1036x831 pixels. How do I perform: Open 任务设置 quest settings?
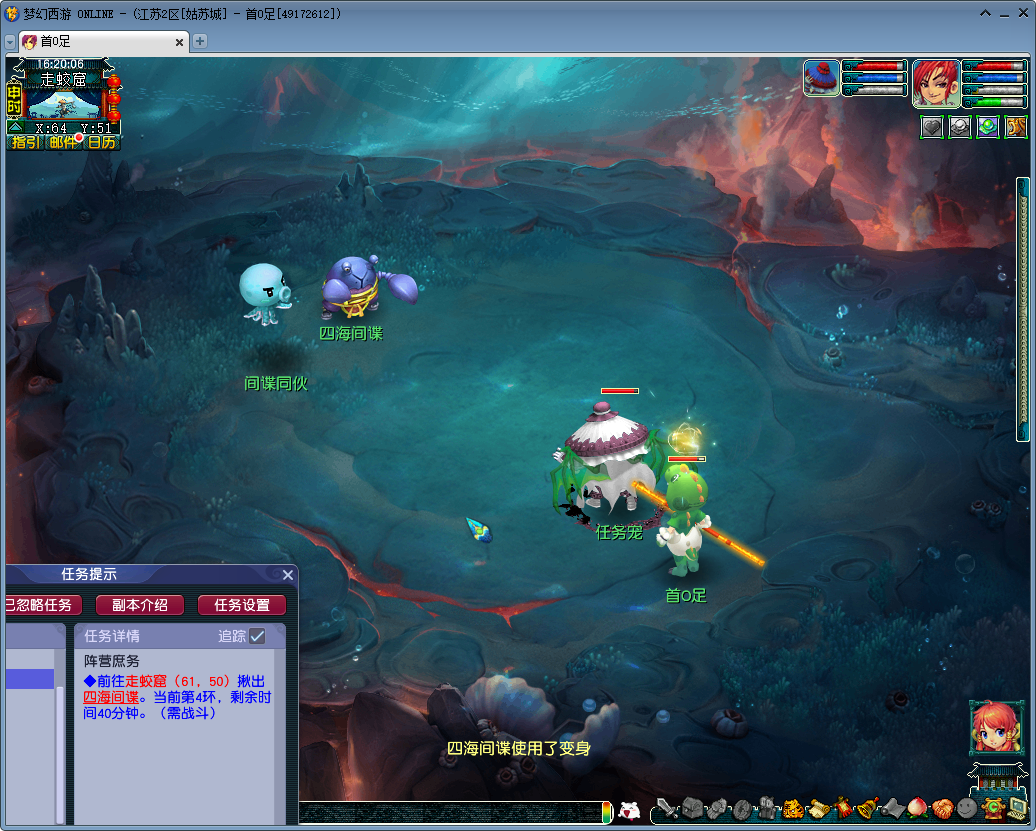(x=241, y=605)
